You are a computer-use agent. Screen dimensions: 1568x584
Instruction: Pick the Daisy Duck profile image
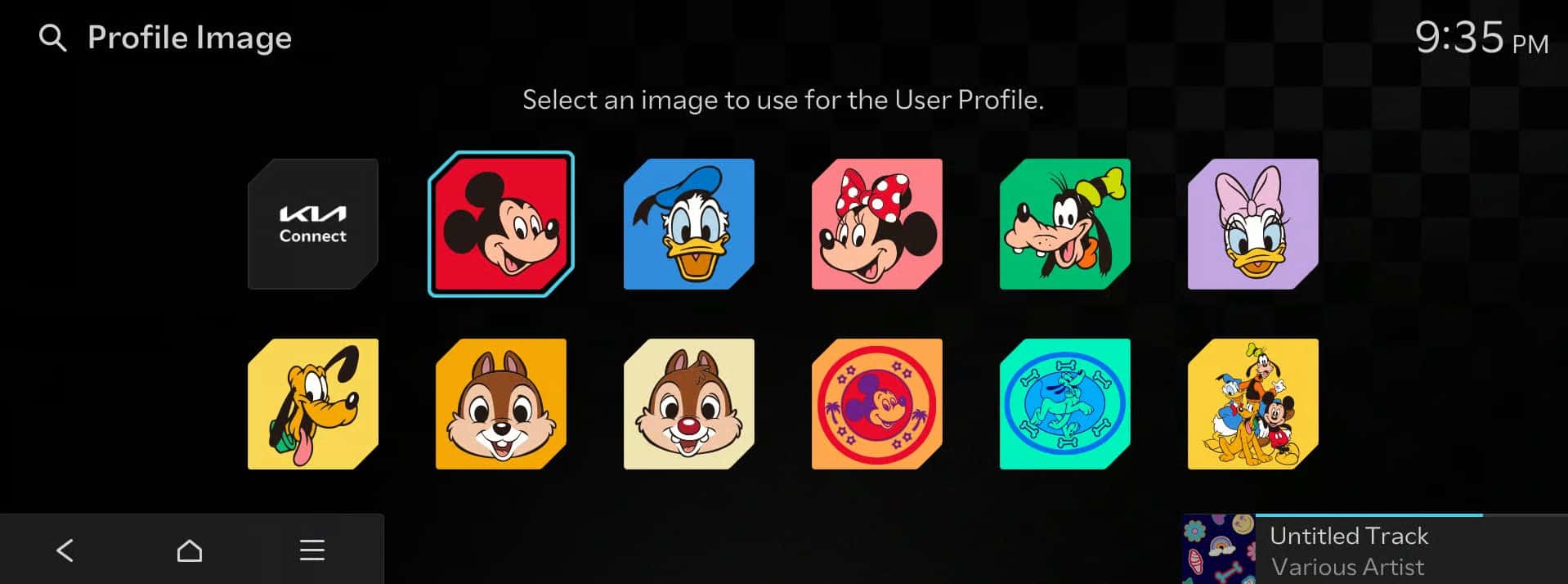coord(1252,224)
